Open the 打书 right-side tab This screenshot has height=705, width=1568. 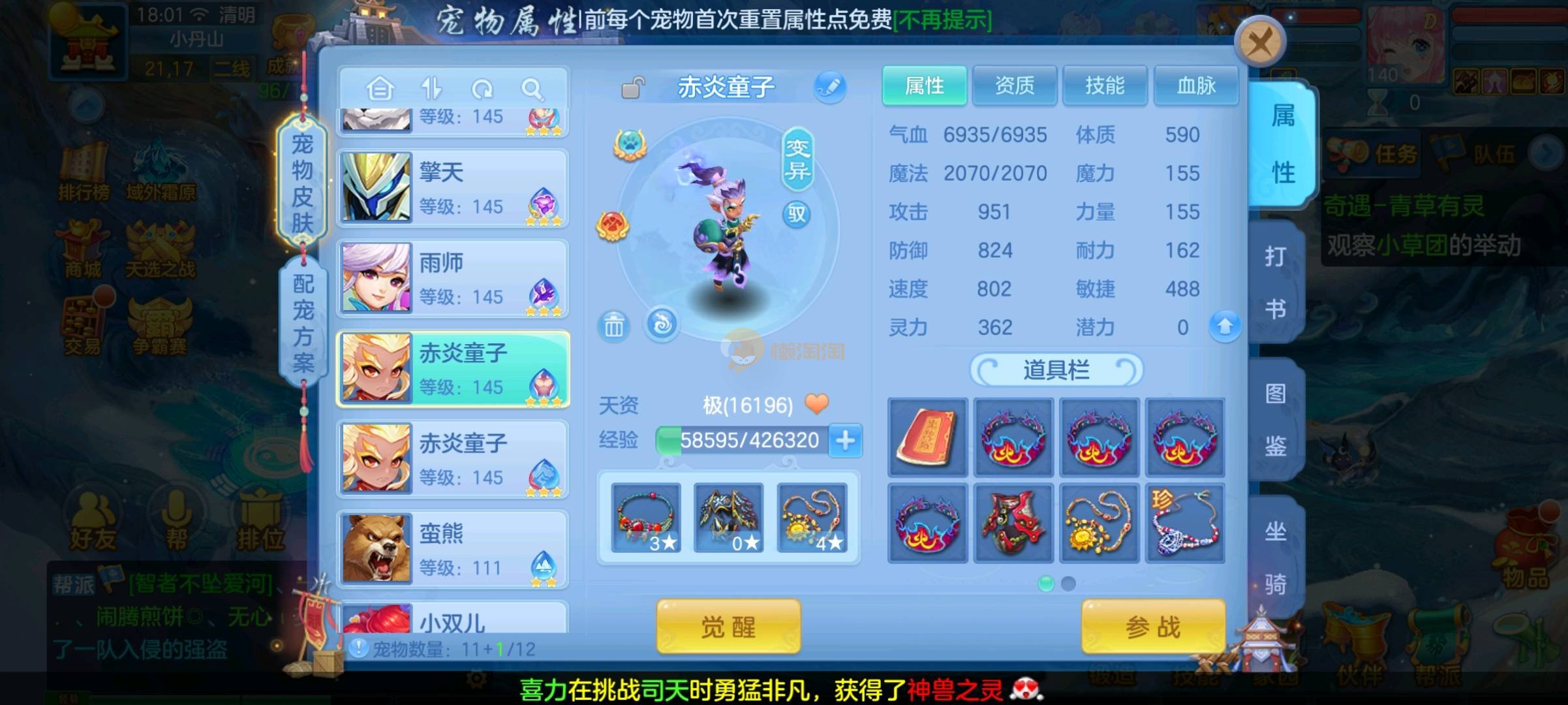1276,282
